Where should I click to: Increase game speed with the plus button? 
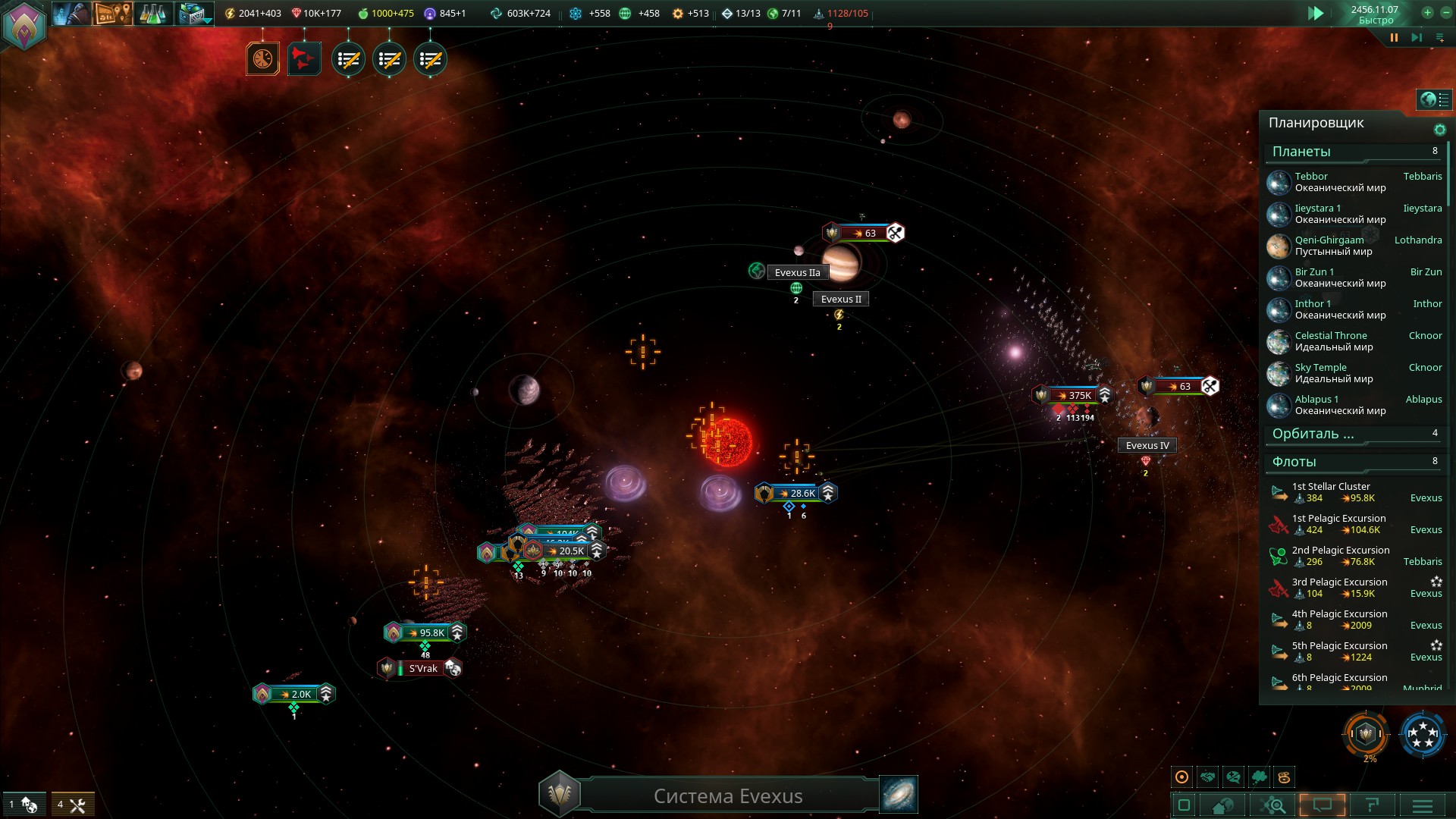(1427, 12)
